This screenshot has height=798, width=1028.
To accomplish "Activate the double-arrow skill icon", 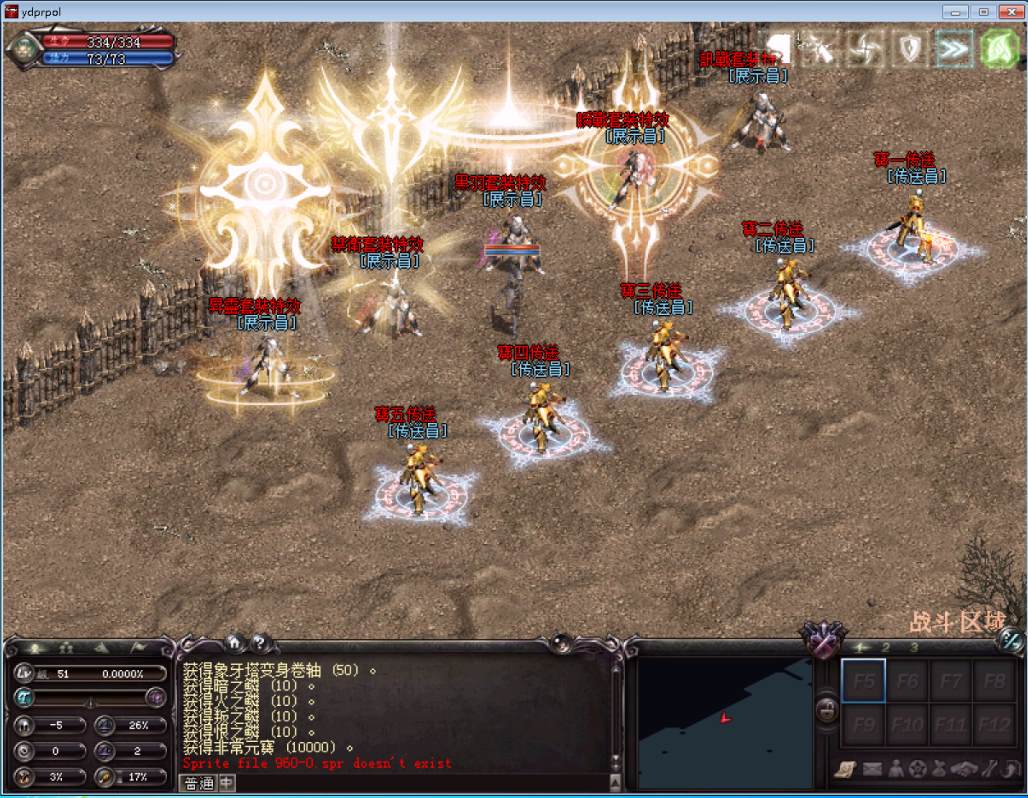I will click(x=954, y=48).
